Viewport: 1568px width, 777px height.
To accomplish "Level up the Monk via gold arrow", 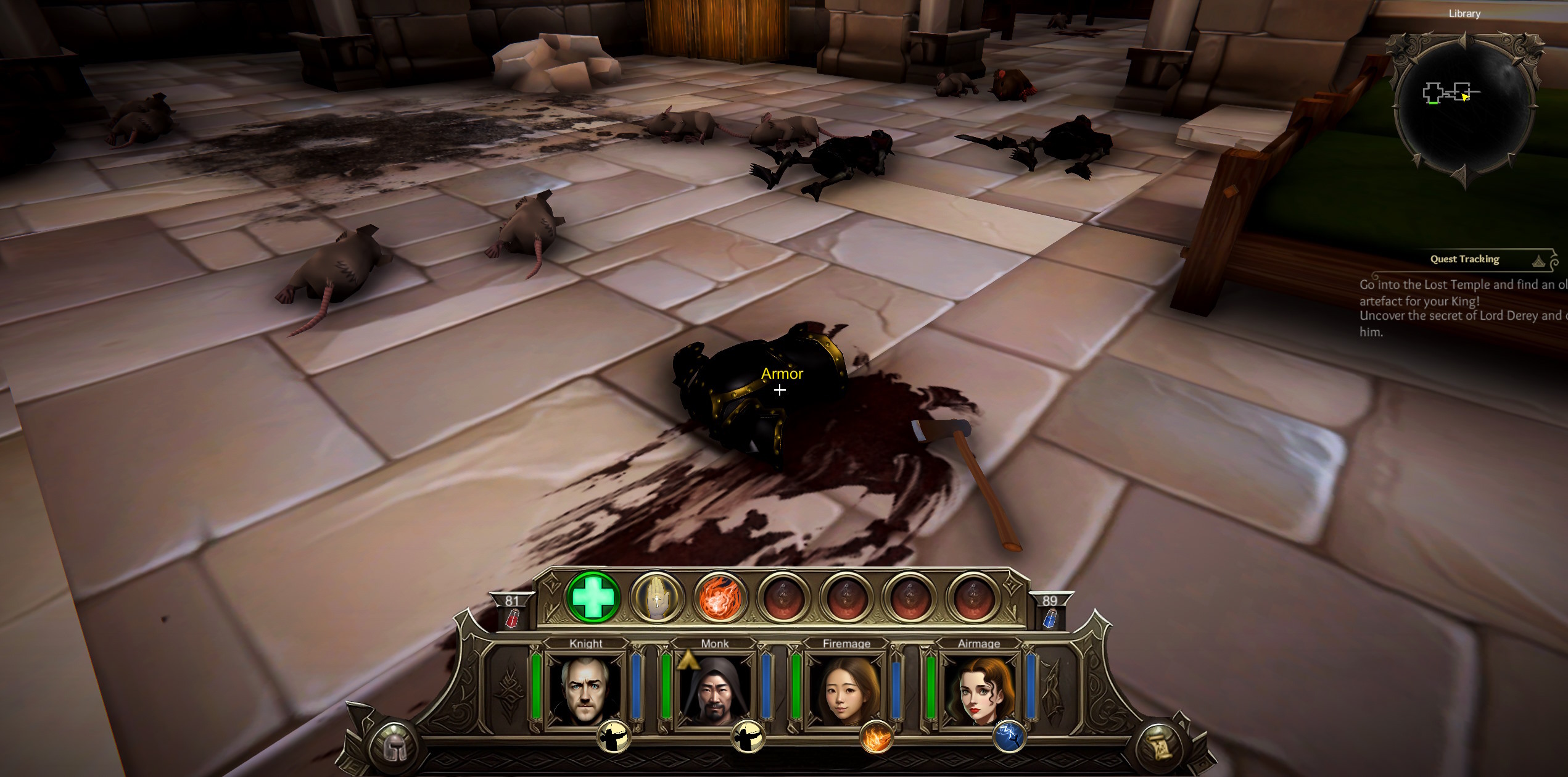I will (x=688, y=660).
